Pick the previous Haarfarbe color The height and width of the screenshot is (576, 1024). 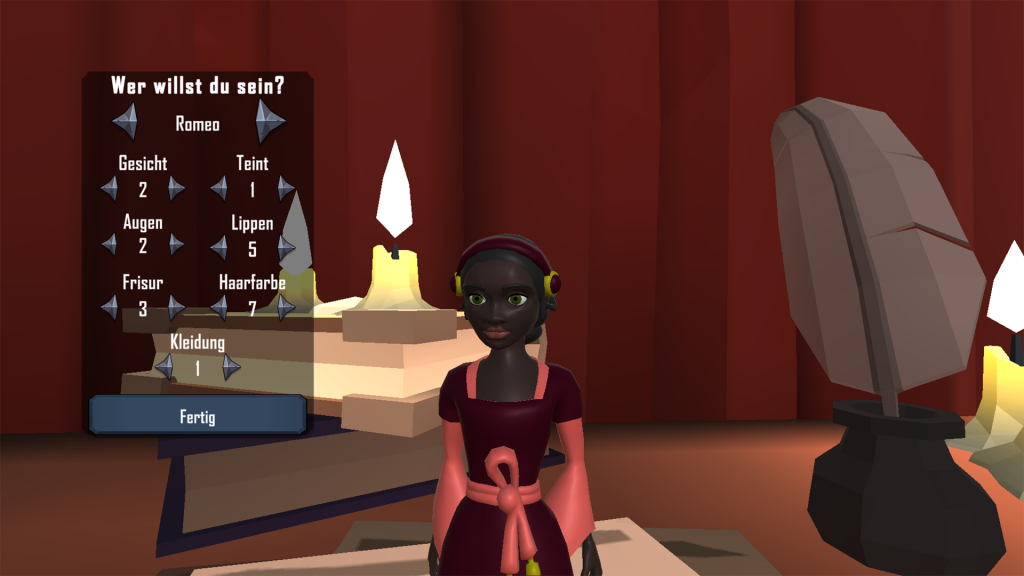tap(219, 307)
